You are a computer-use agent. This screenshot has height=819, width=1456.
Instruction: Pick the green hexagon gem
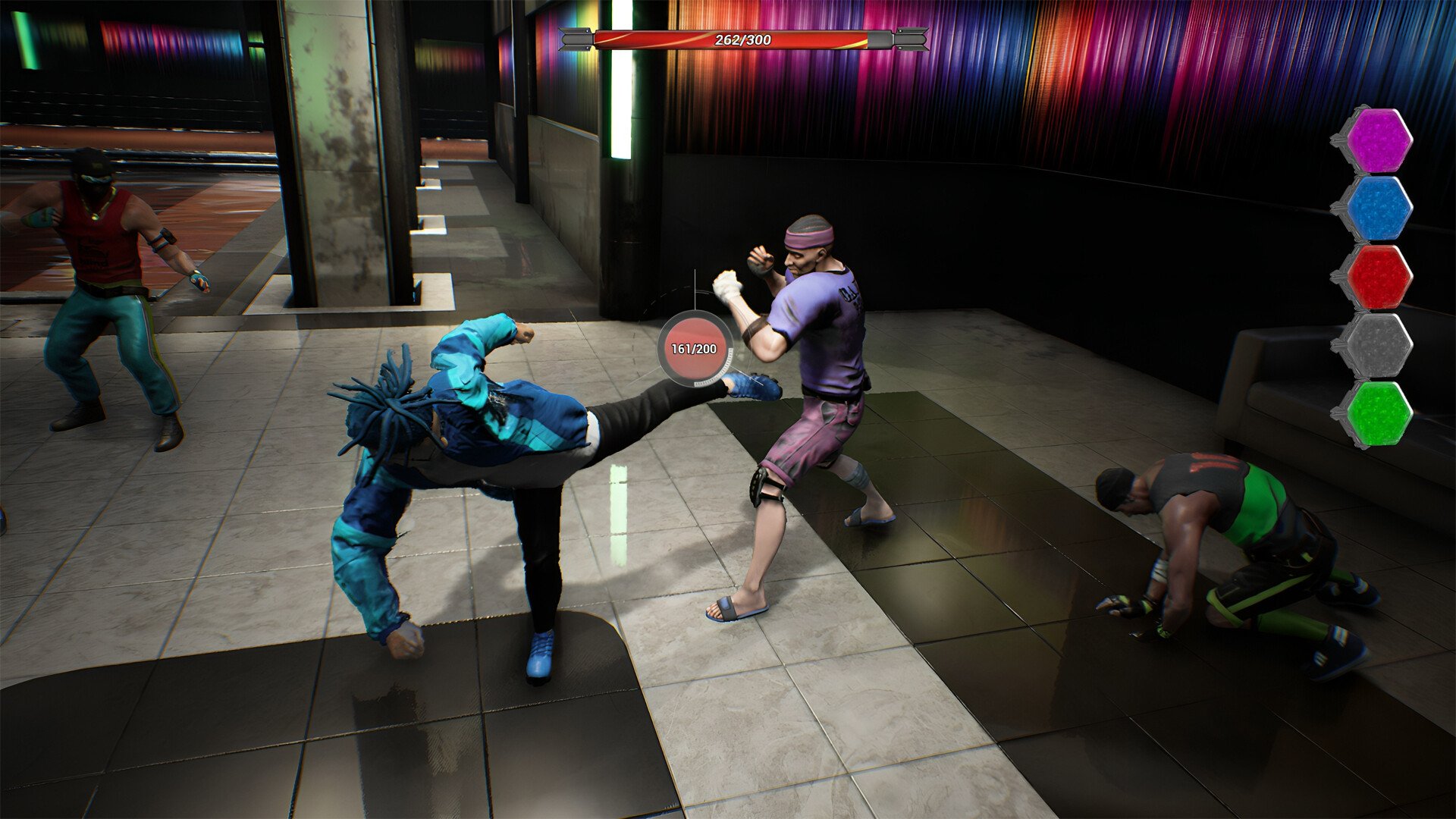coord(1377,413)
